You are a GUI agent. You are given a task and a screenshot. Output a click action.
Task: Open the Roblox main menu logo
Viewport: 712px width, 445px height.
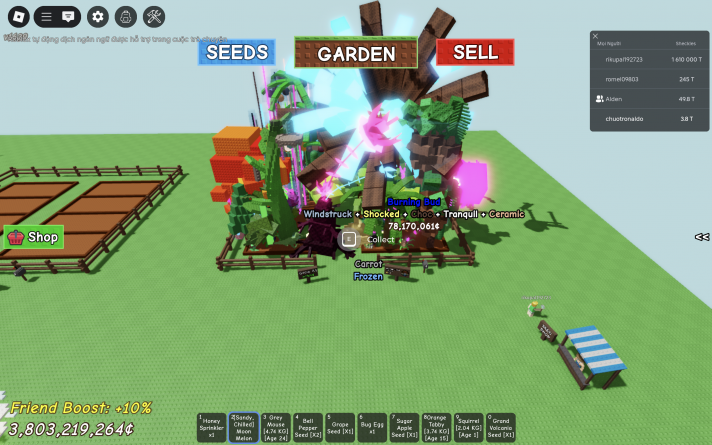click(19, 16)
